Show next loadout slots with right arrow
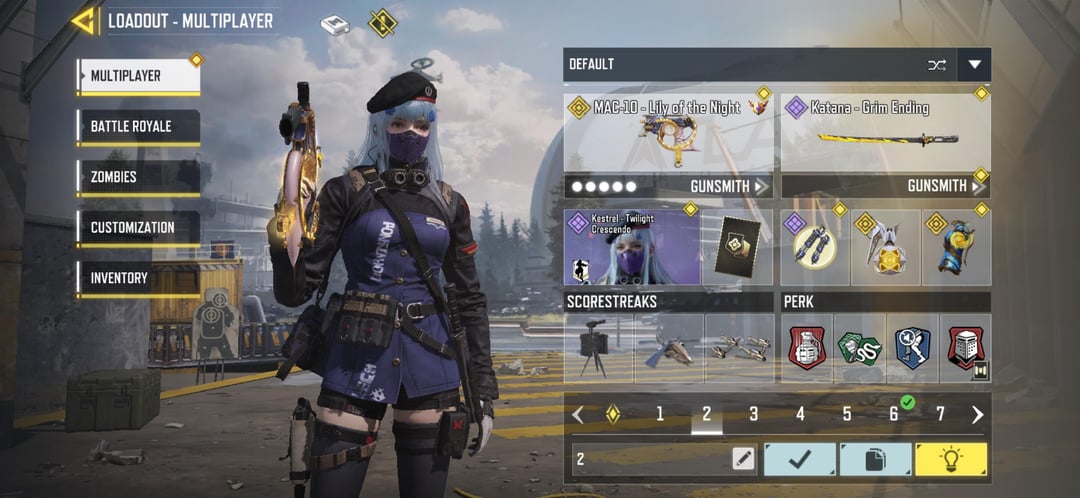This screenshot has height=498, width=1080. (x=977, y=414)
